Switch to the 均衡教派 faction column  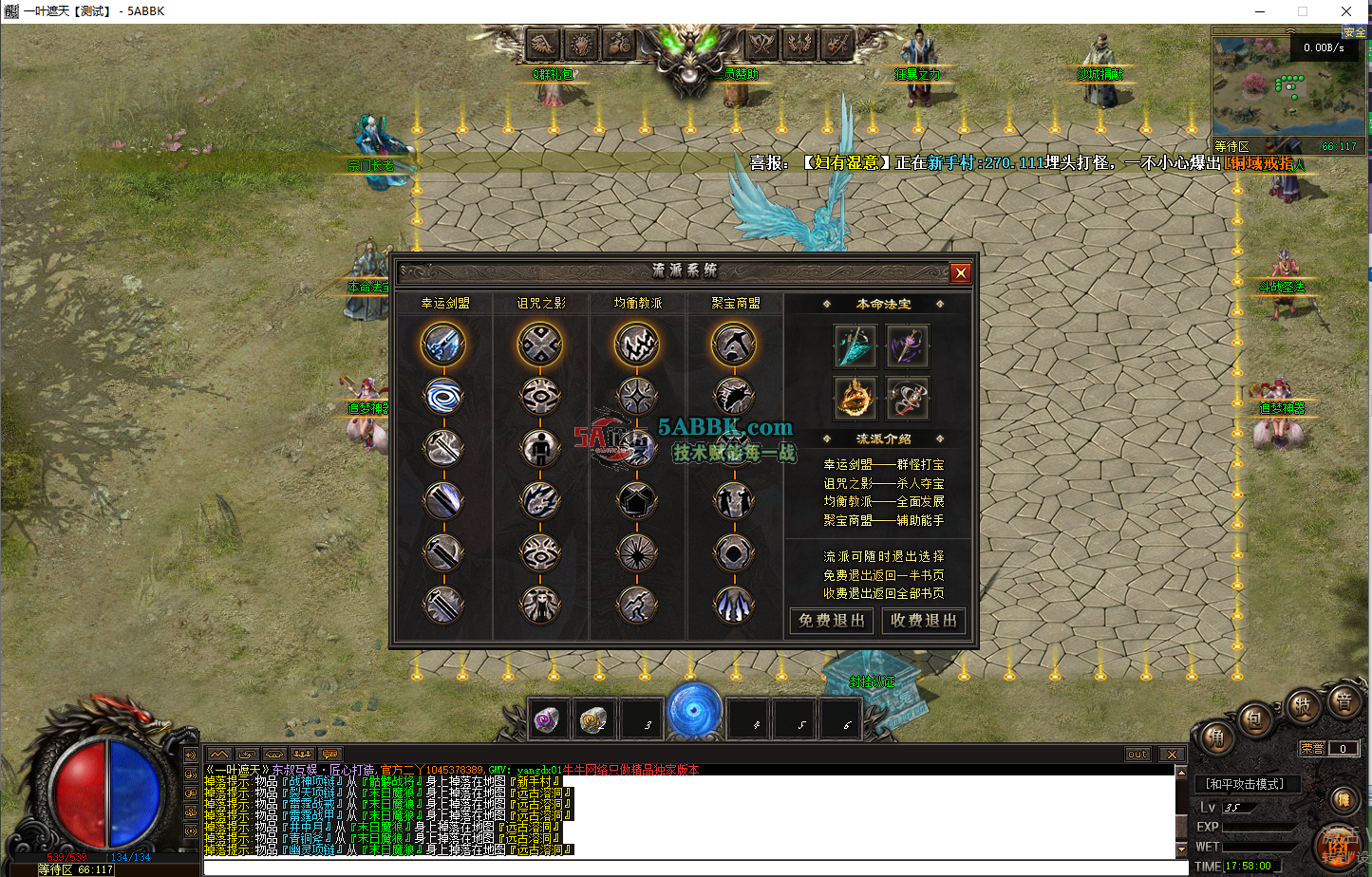click(x=636, y=302)
